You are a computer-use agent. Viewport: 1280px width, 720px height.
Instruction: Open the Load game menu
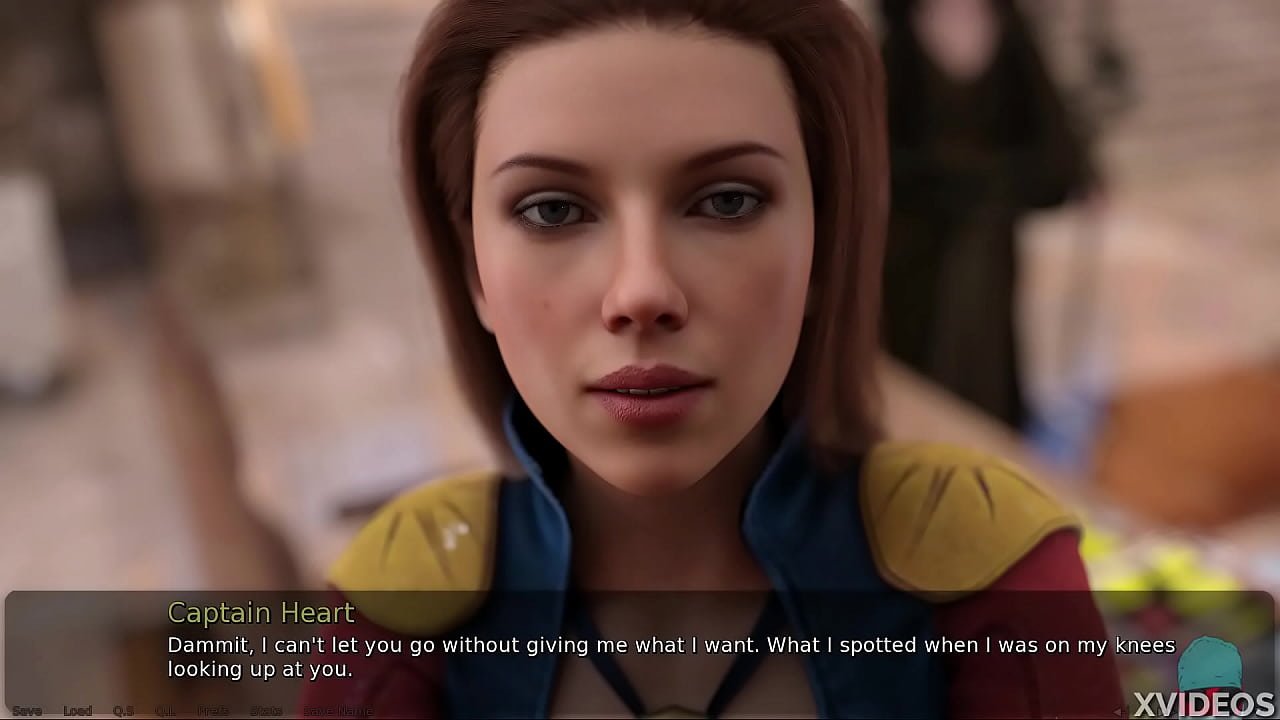click(78, 711)
